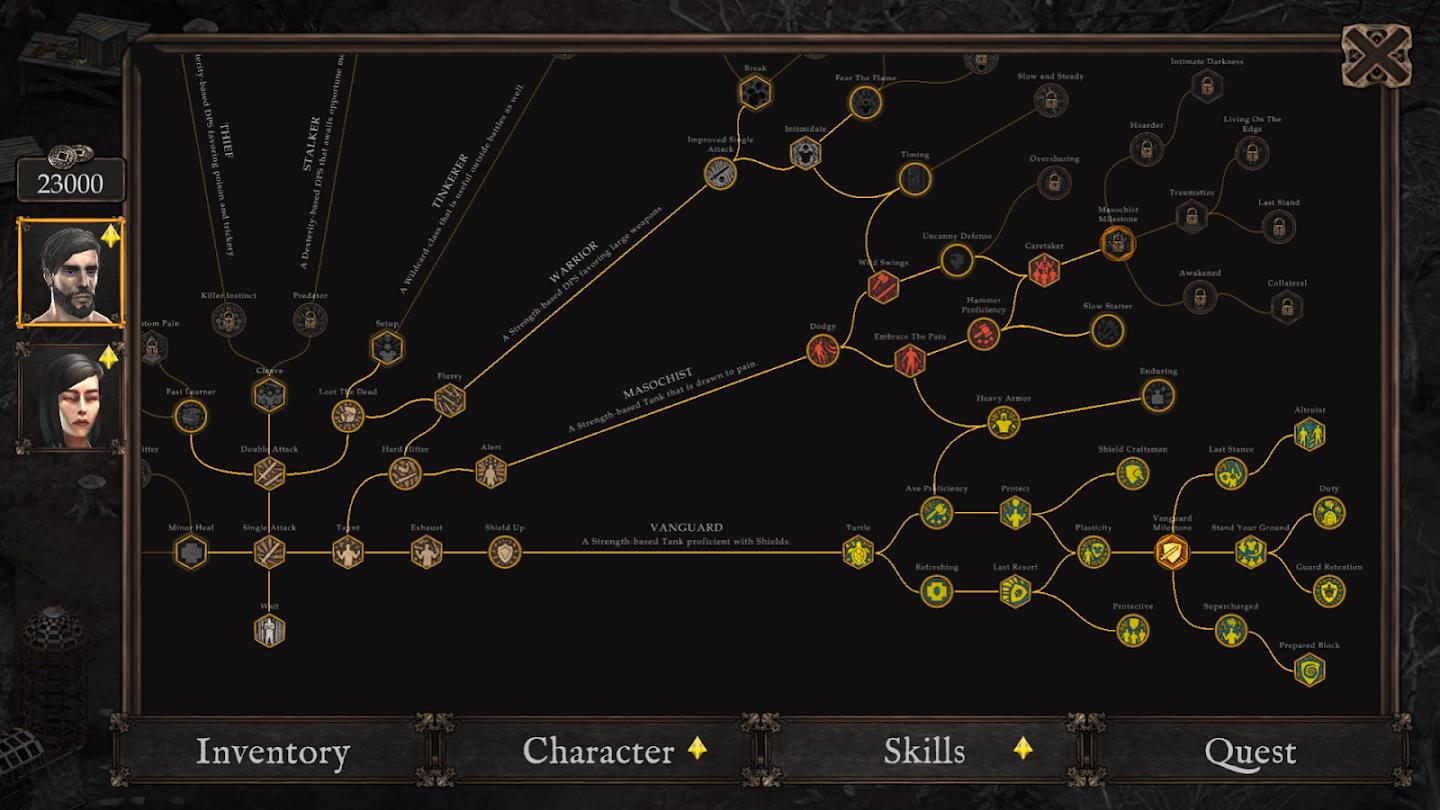Switch to the Inventory tab
This screenshot has width=1440, height=810.
click(x=272, y=752)
